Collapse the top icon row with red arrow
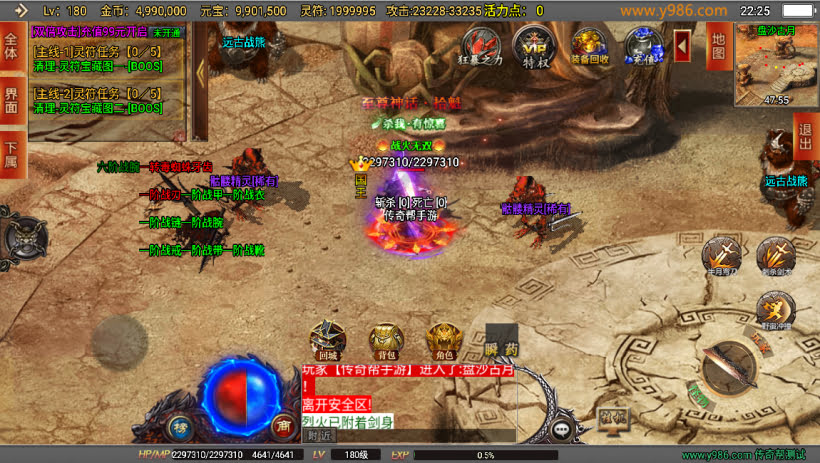820x463 pixels. [683, 45]
